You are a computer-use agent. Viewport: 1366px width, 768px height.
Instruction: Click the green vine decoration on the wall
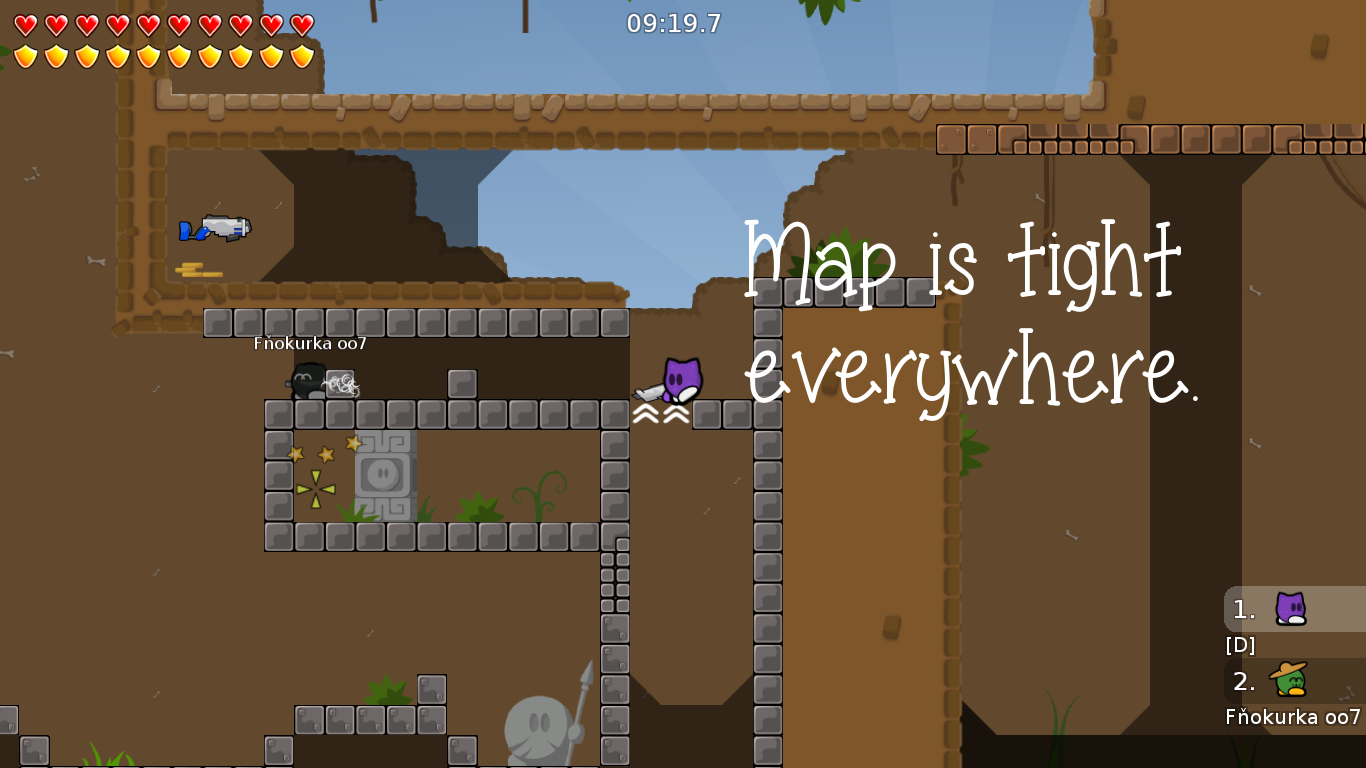coord(974,449)
